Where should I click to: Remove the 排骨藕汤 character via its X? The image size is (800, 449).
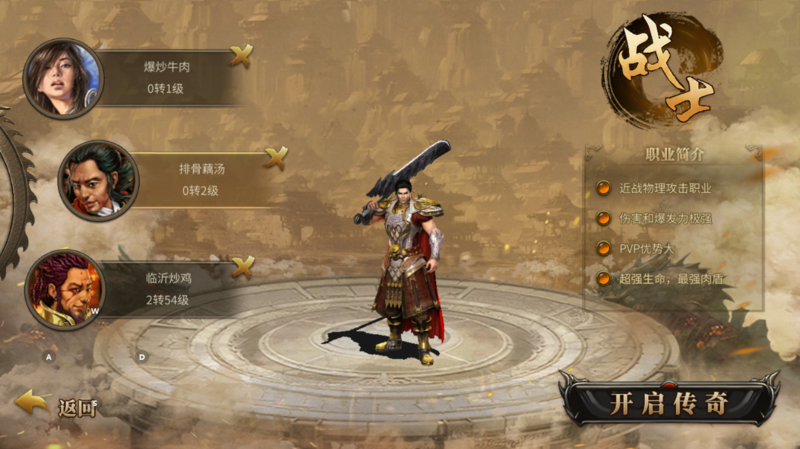[276, 156]
